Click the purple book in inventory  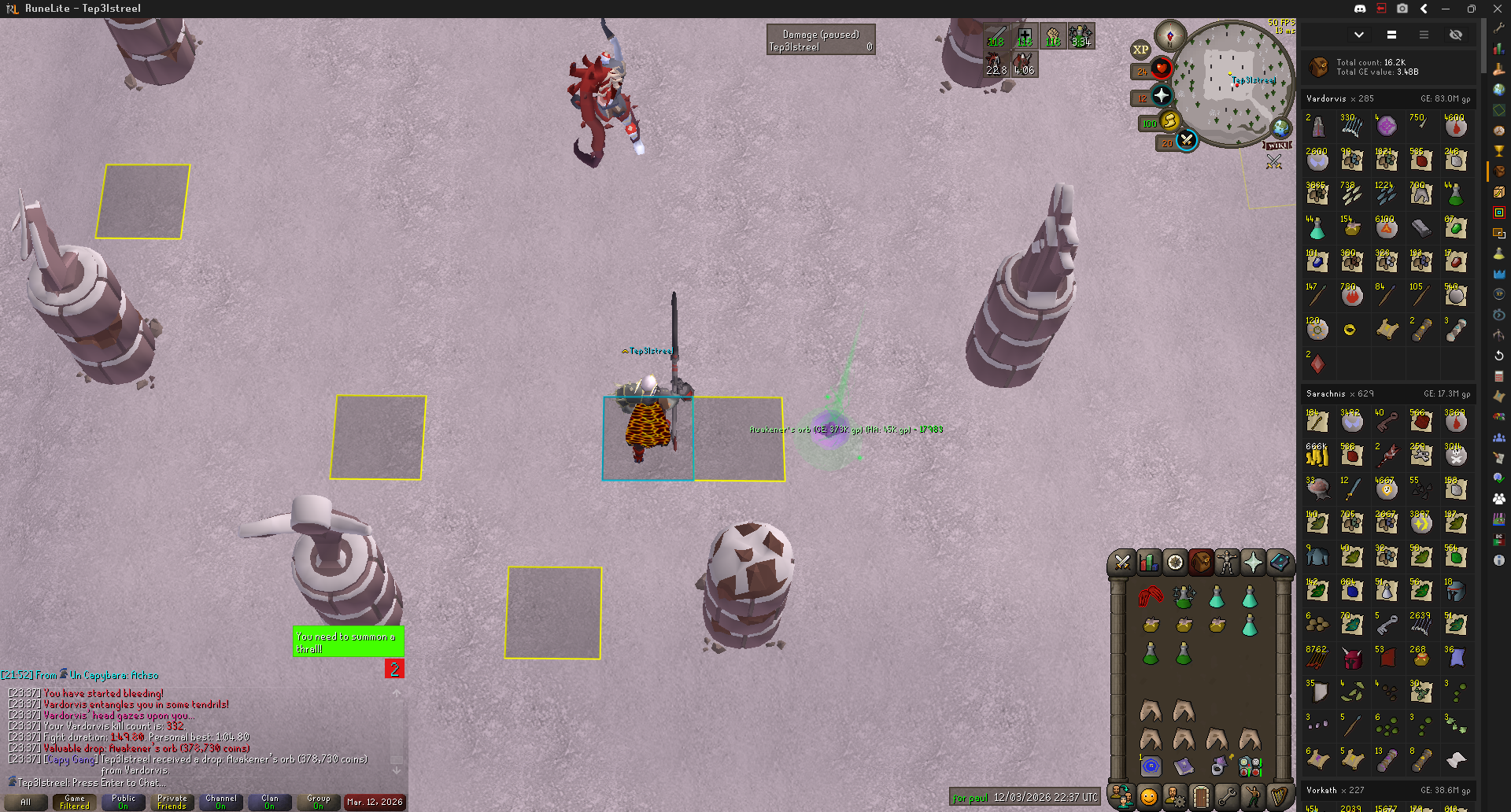click(x=1184, y=766)
